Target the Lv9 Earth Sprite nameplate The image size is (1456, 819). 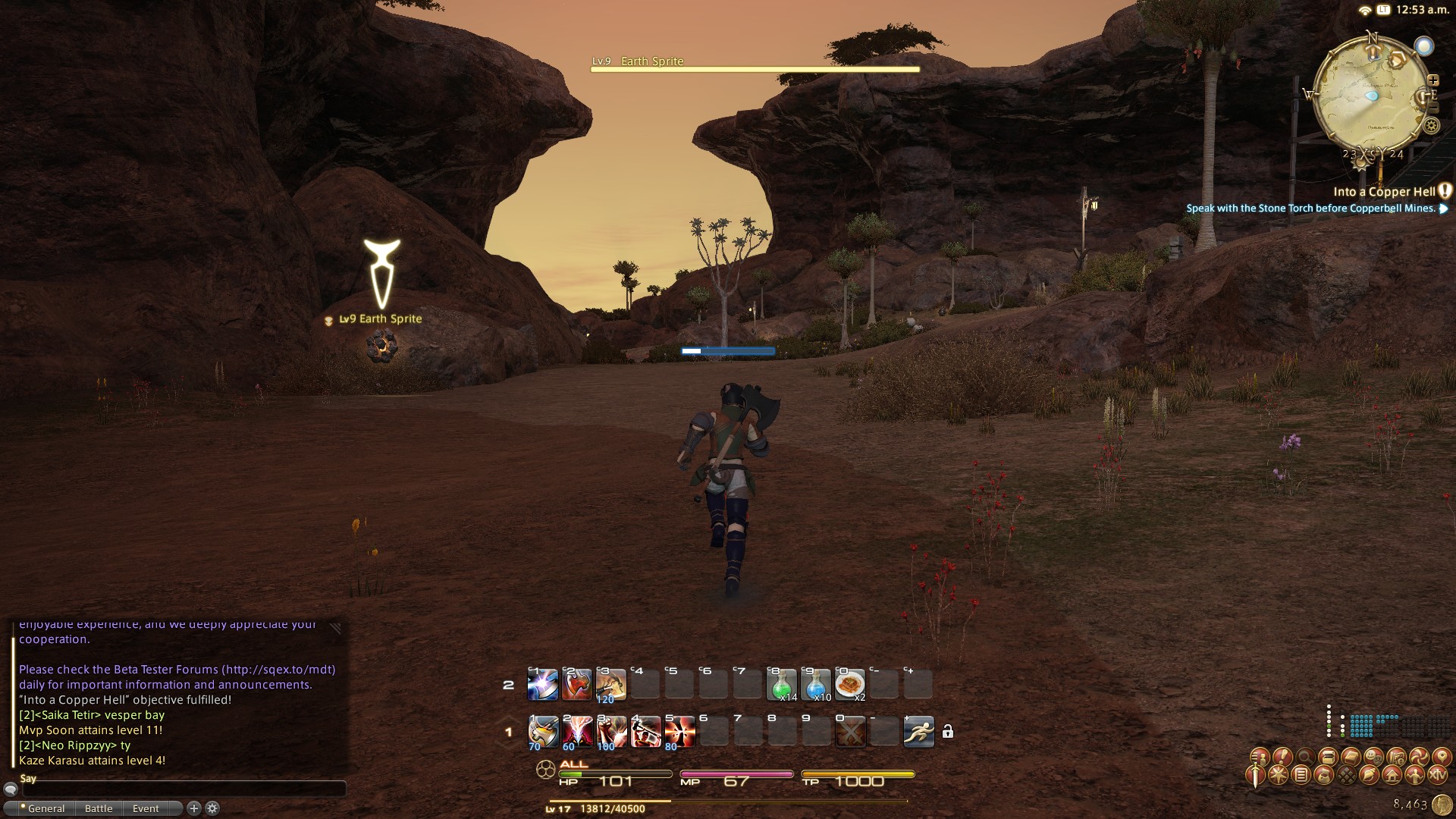point(381,319)
